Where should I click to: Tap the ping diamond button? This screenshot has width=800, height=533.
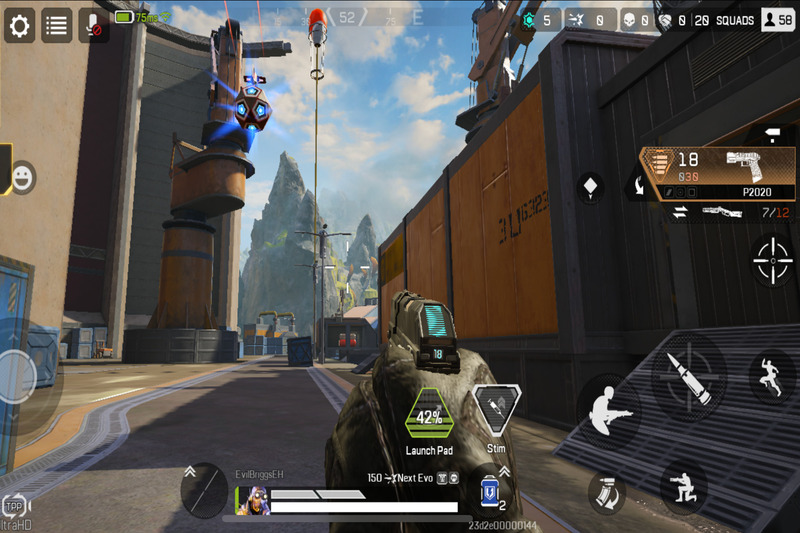click(x=591, y=187)
